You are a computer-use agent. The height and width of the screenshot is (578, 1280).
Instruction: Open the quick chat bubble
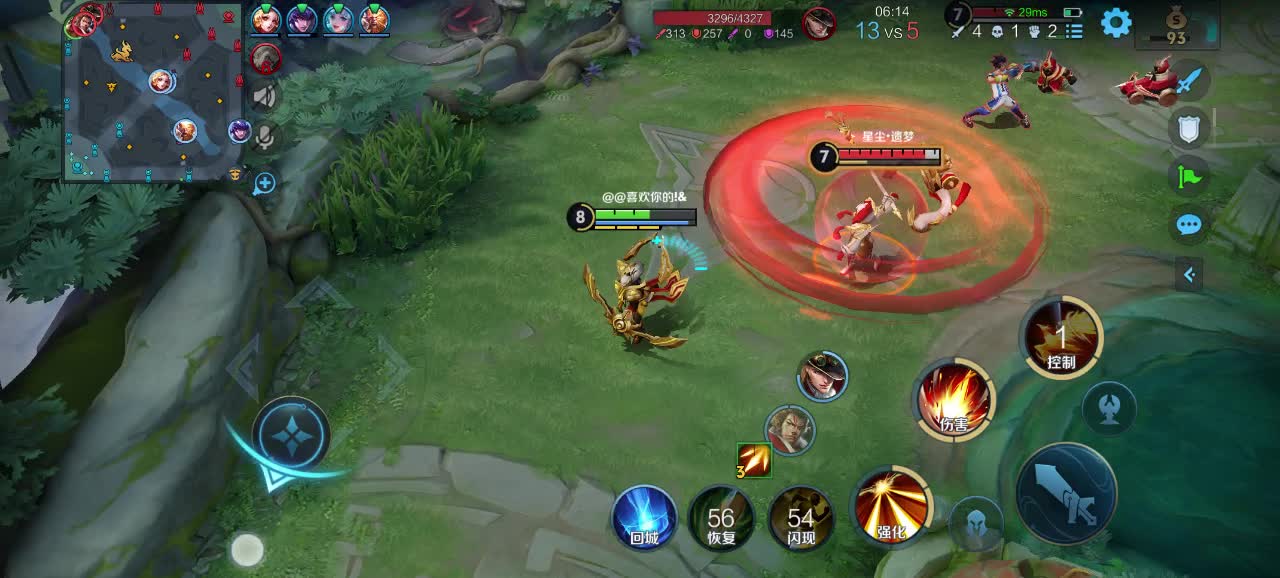(x=1189, y=225)
